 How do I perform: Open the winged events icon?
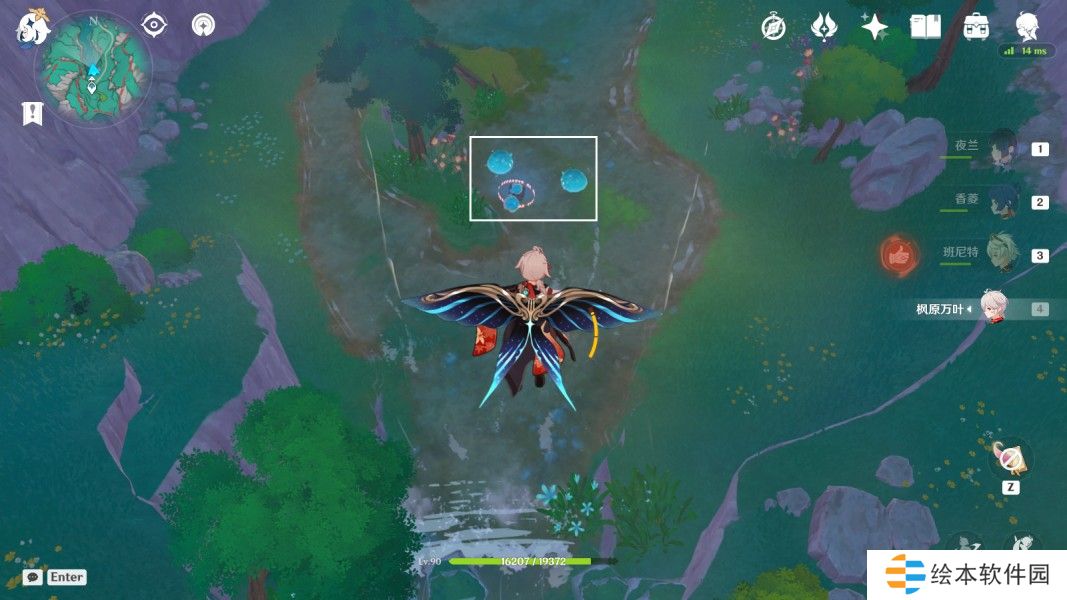823,27
